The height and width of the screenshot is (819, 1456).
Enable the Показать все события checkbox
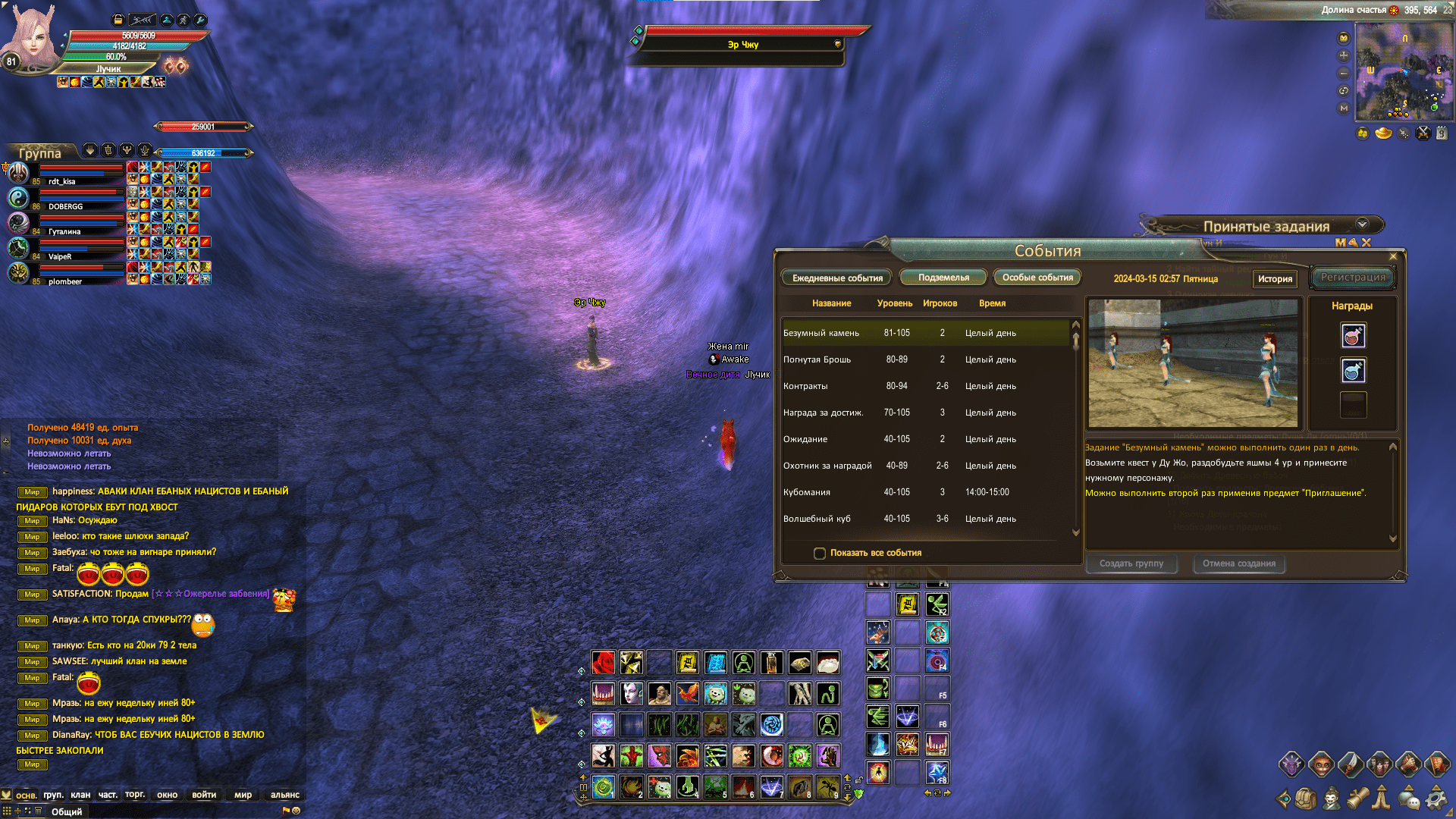(820, 554)
